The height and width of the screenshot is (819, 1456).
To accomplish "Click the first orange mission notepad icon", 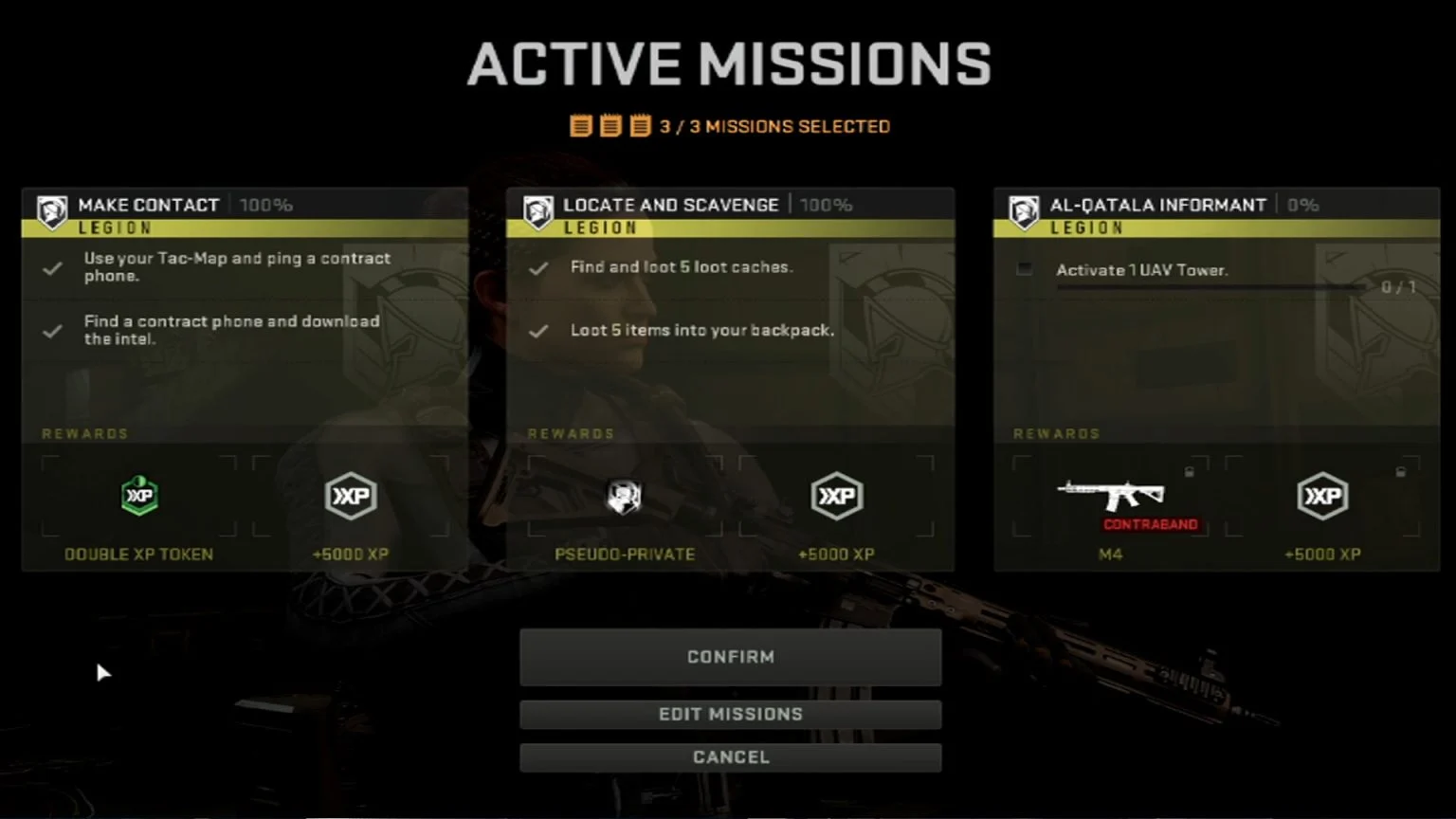I will click(579, 123).
